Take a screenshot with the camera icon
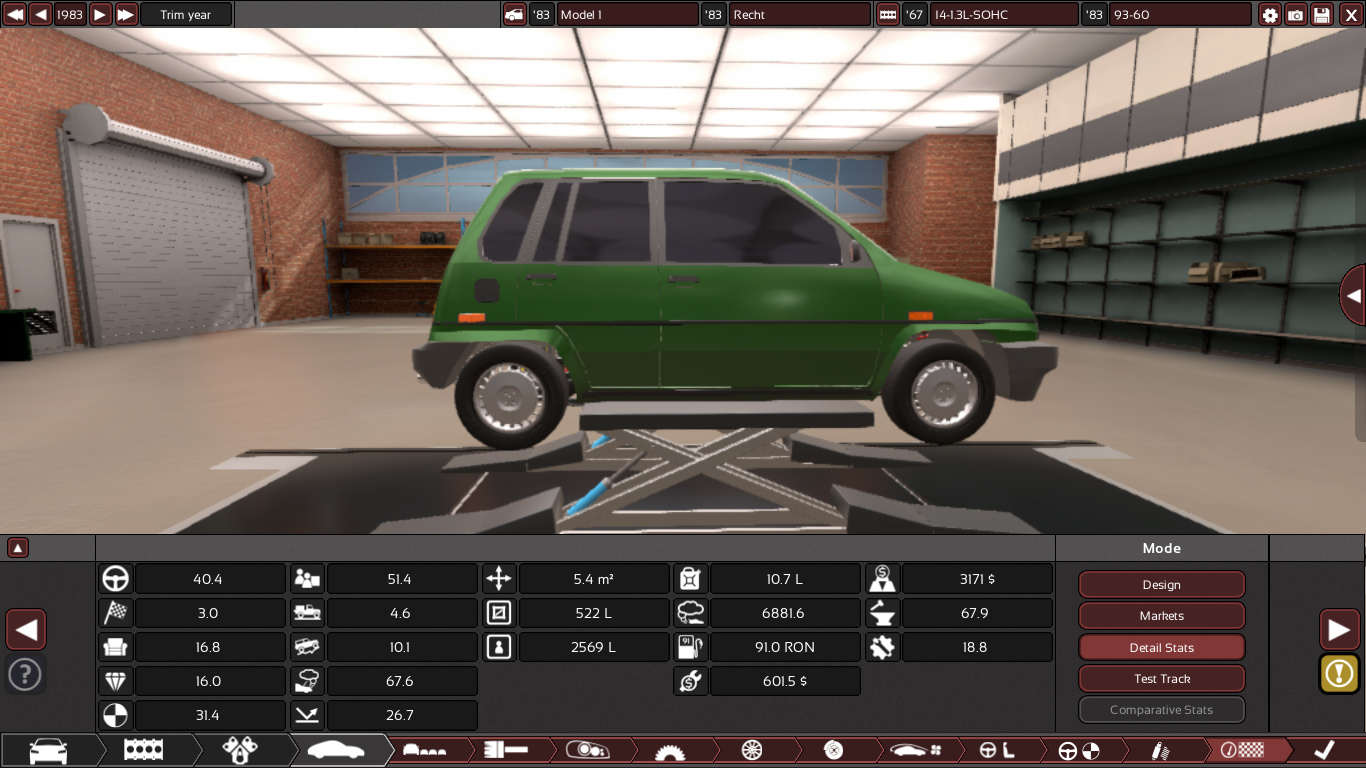 pyautogui.click(x=1296, y=15)
